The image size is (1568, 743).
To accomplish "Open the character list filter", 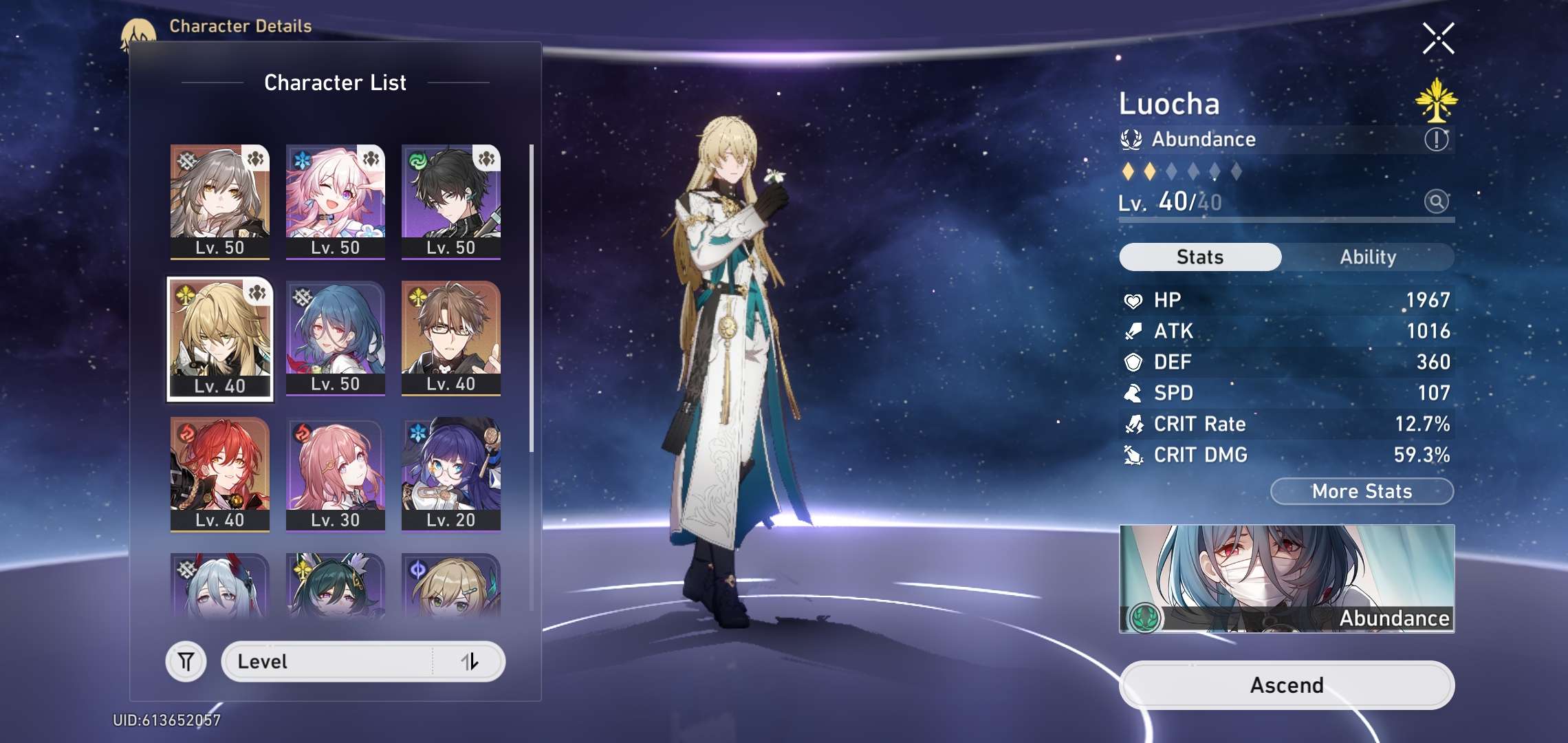I will click(x=186, y=662).
